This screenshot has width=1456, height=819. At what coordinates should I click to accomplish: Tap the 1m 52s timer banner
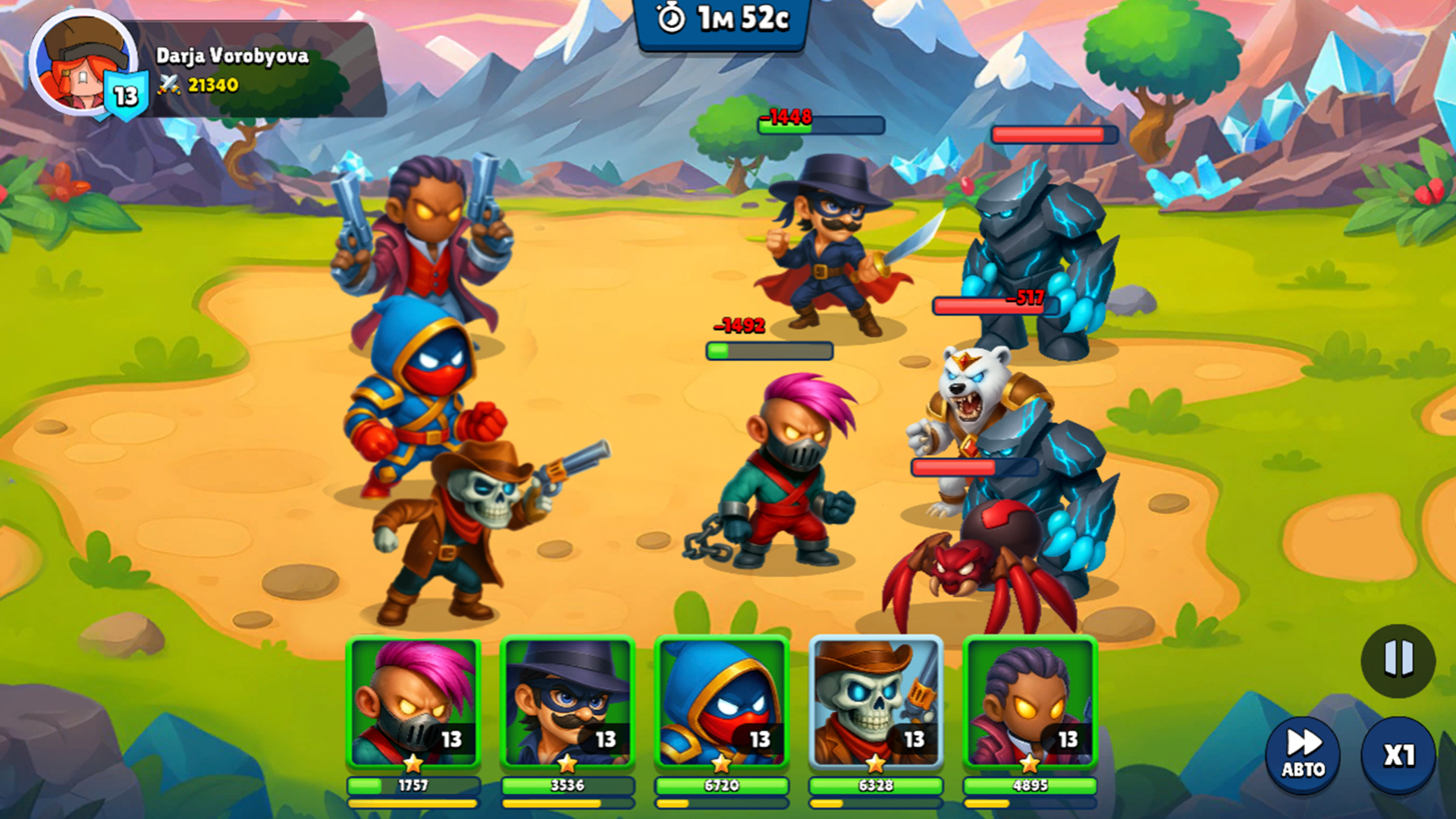coord(720,23)
